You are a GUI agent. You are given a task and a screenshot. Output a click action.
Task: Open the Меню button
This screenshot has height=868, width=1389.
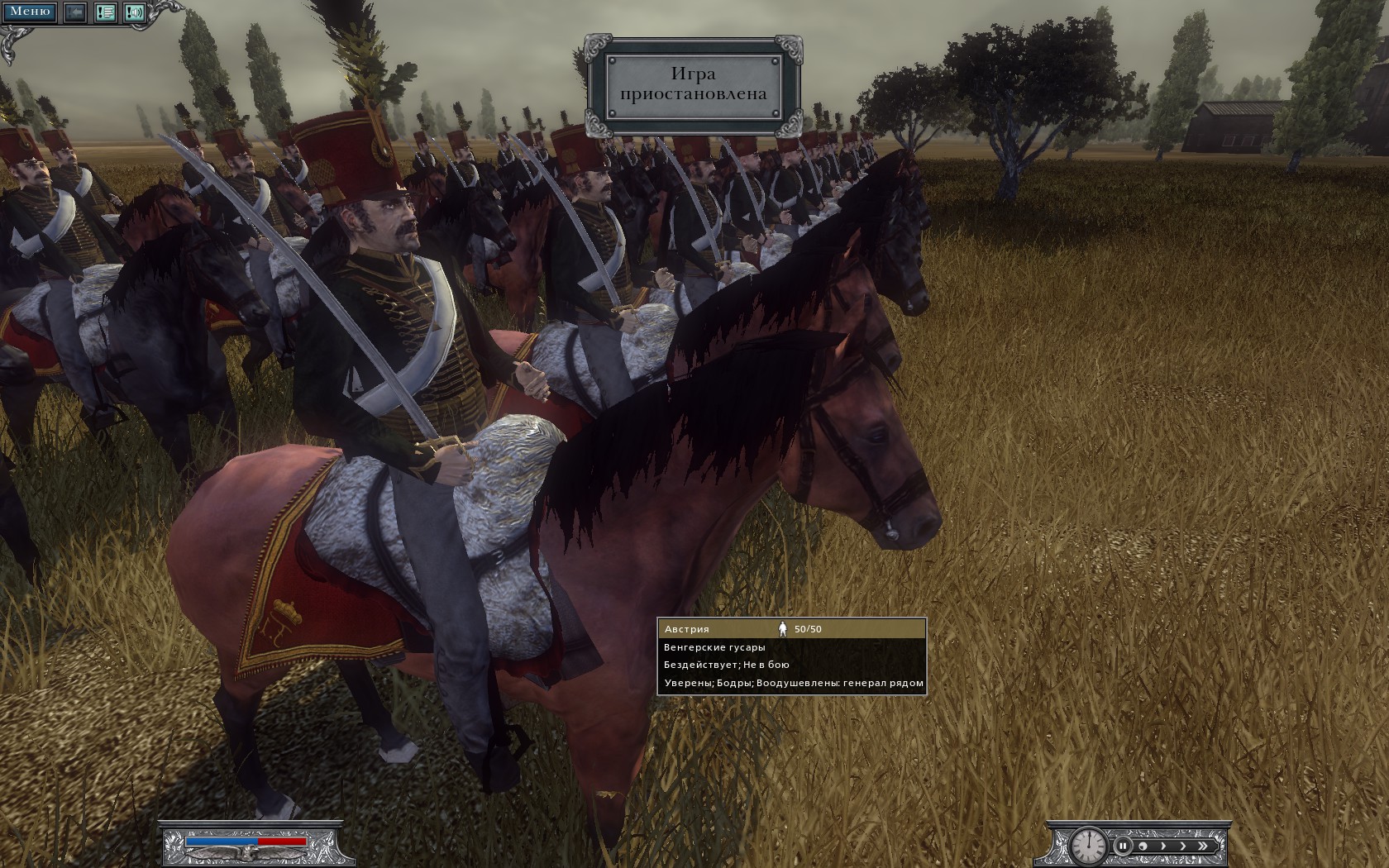coord(29,12)
